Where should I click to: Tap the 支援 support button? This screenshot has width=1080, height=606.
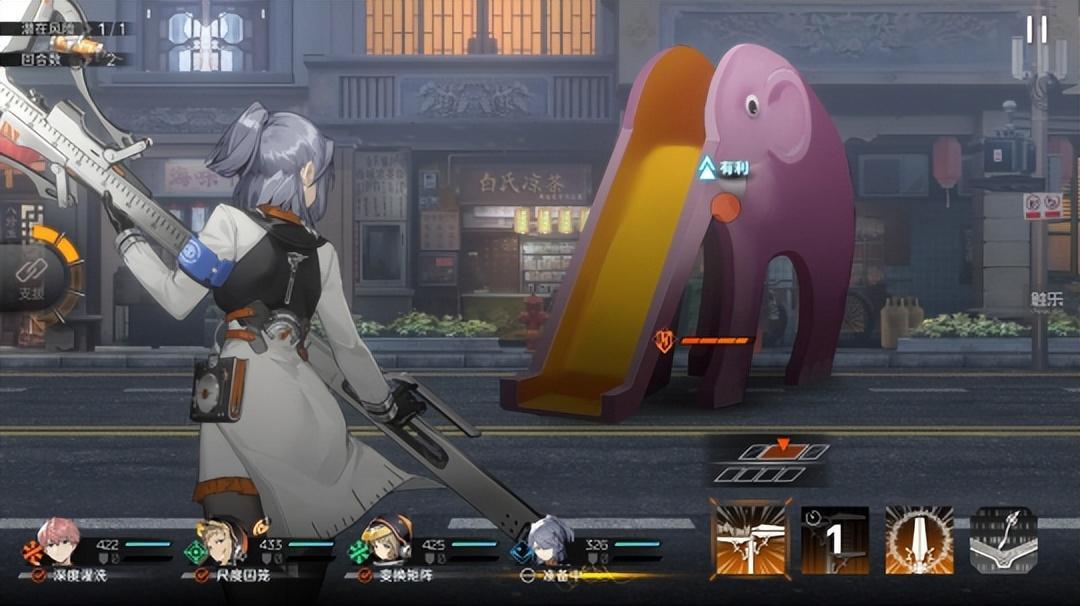click(x=33, y=277)
